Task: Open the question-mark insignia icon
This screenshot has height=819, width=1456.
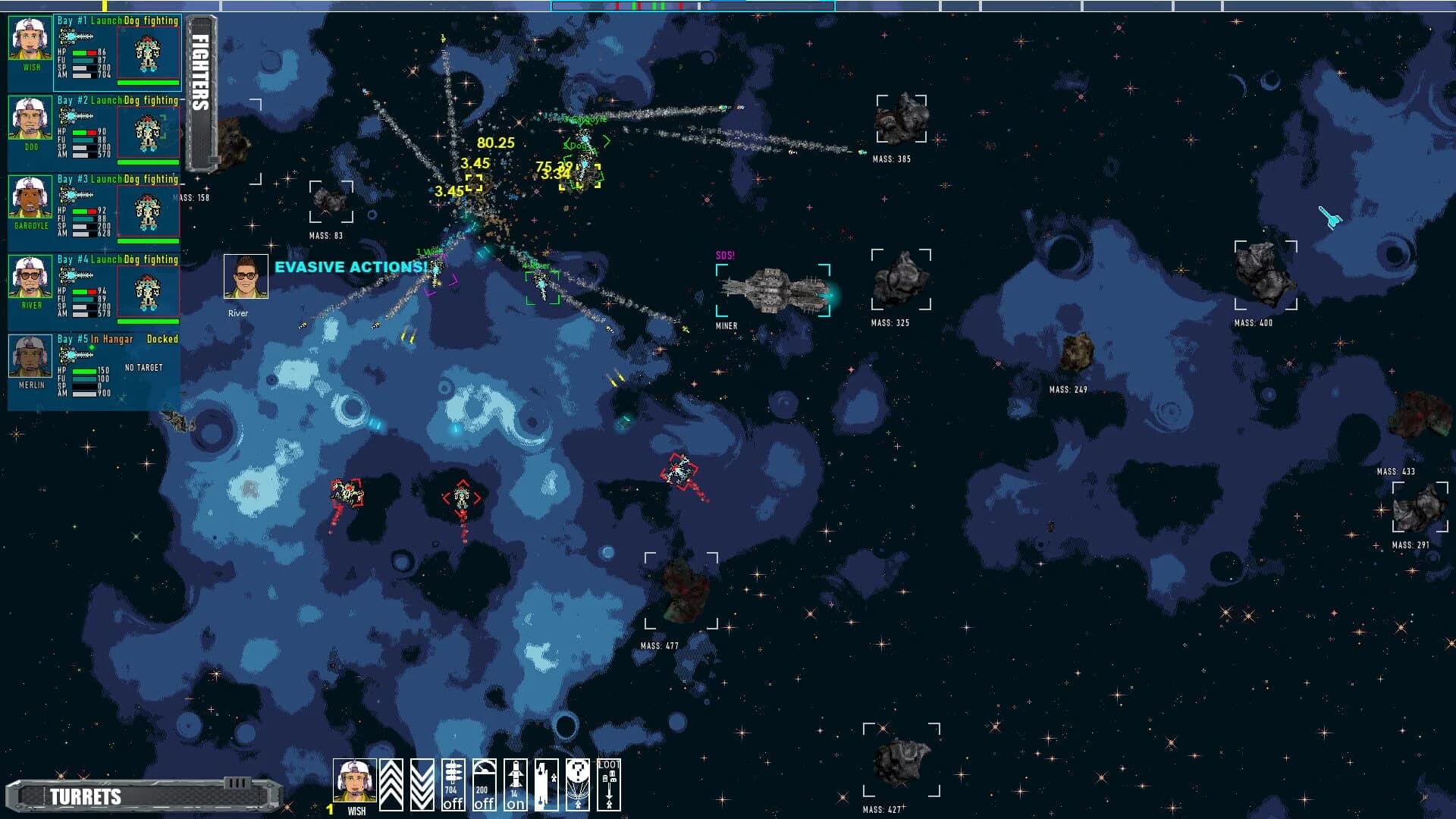Action: [x=578, y=785]
